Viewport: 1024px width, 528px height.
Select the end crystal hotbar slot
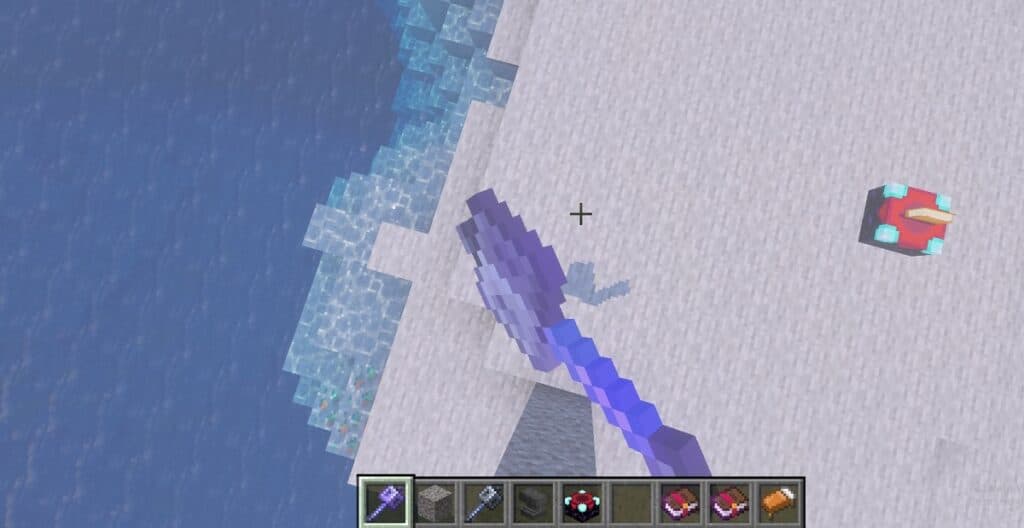click(x=581, y=500)
